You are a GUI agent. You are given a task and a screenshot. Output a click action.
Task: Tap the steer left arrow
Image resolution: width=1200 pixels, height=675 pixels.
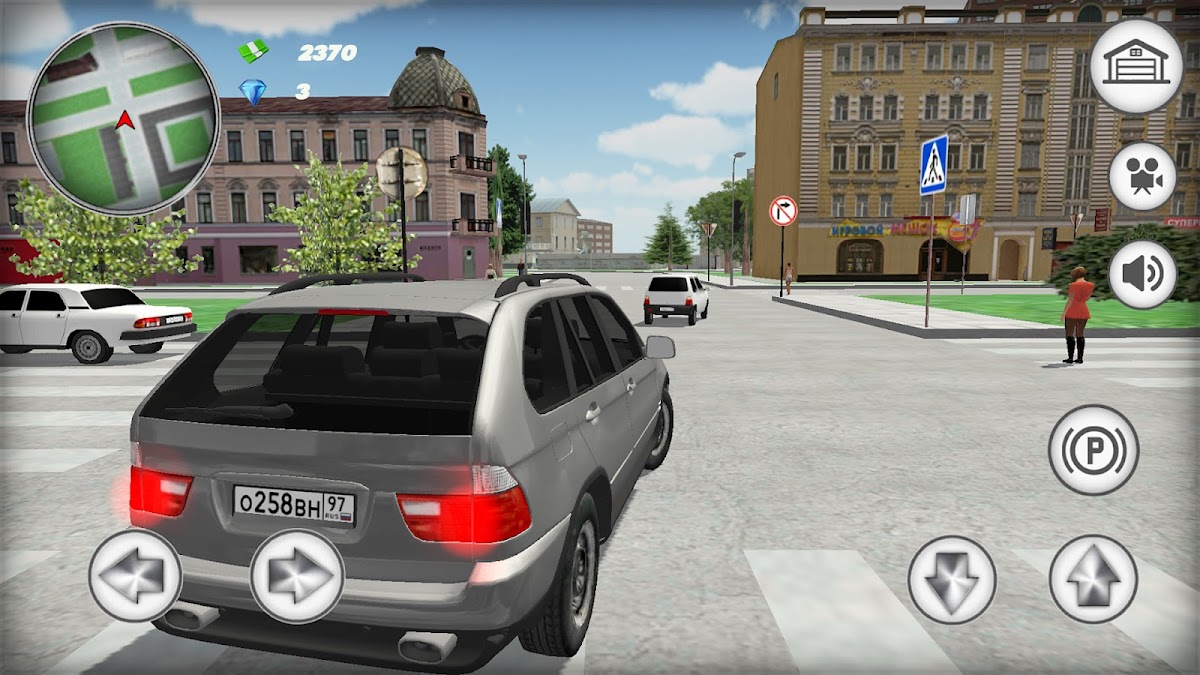coord(135,576)
